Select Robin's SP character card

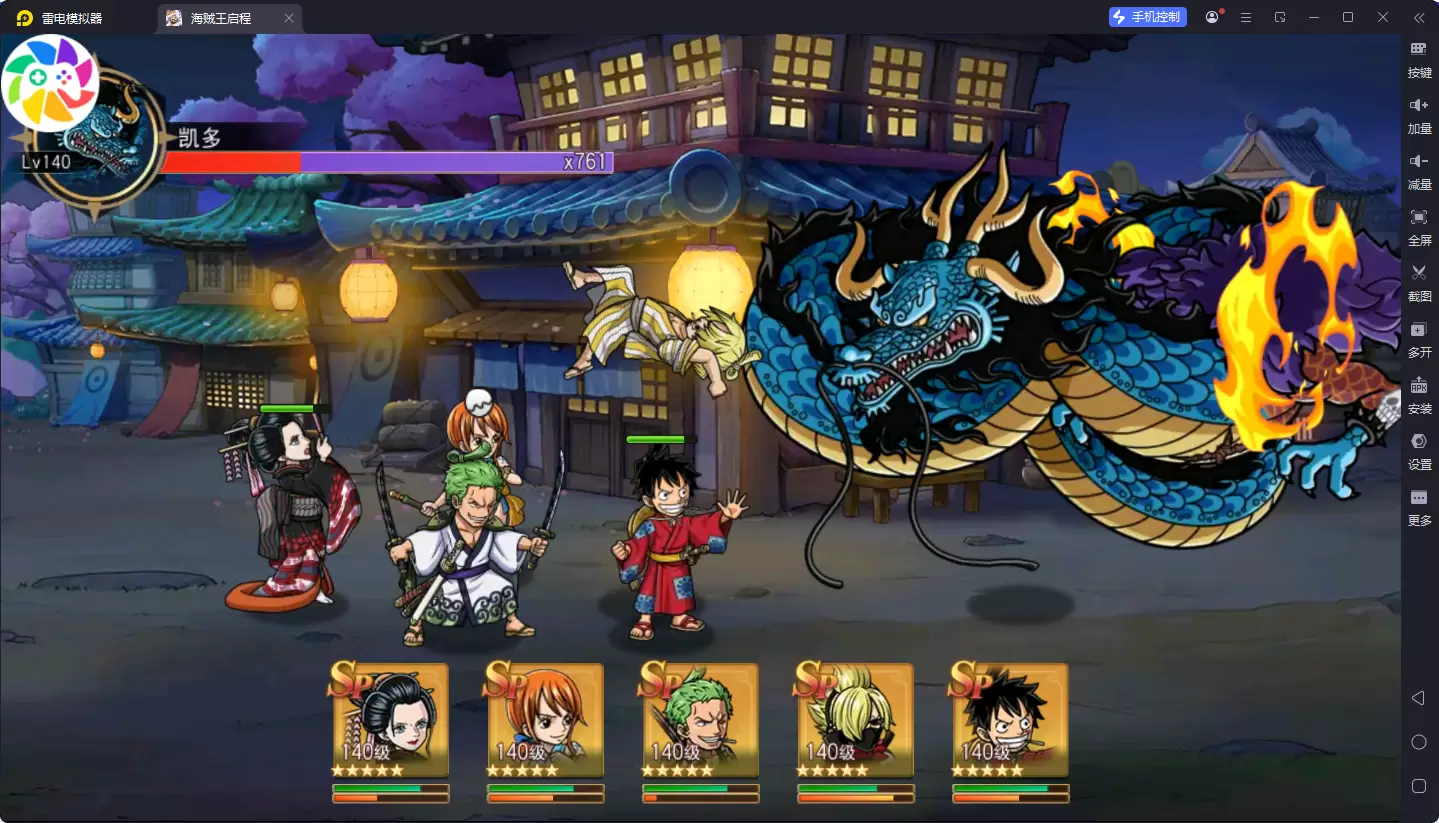[x=391, y=721]
